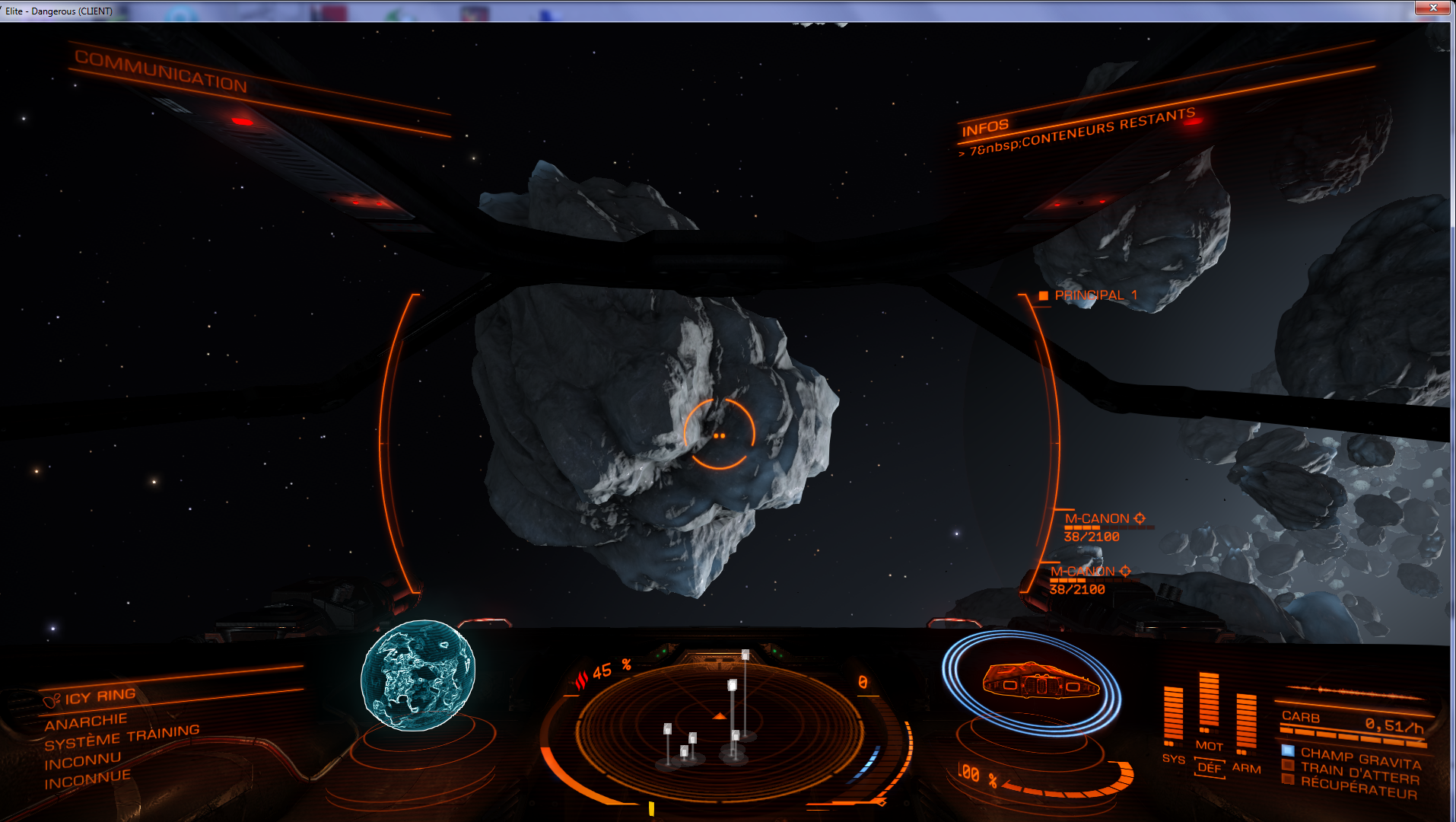Select the PRINCIPAL 1 fire group
Screen dimensions: 1456x822
(x=1095, y=295)
